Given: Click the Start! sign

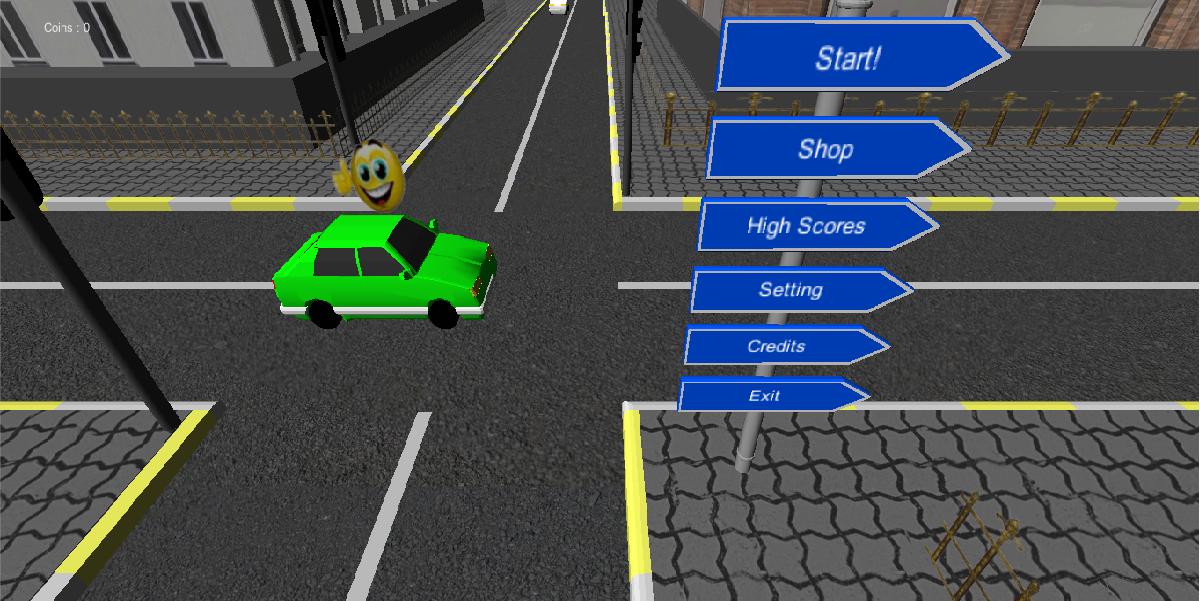Looking at the screenshot, I should pyautogui.click(x=850, y=56).
